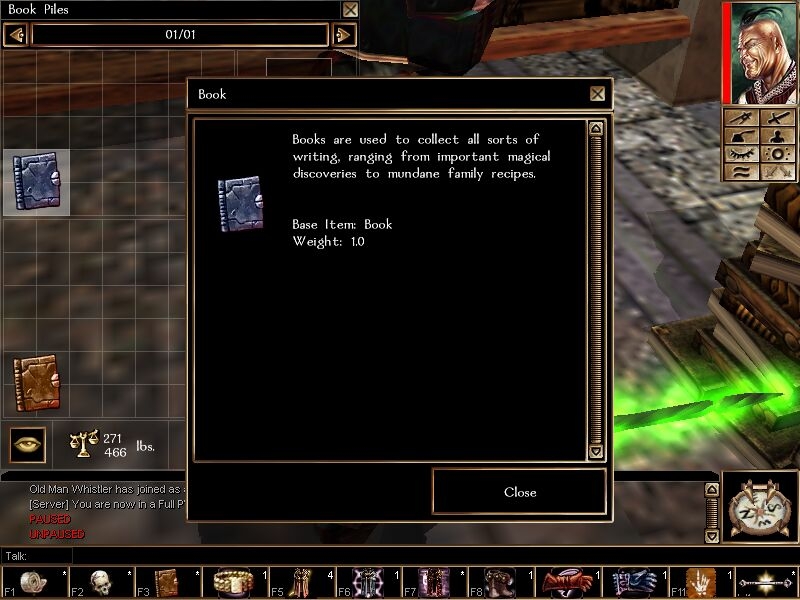Click the X on the Book window
800x600 pixels.
(x=597, y=94)
